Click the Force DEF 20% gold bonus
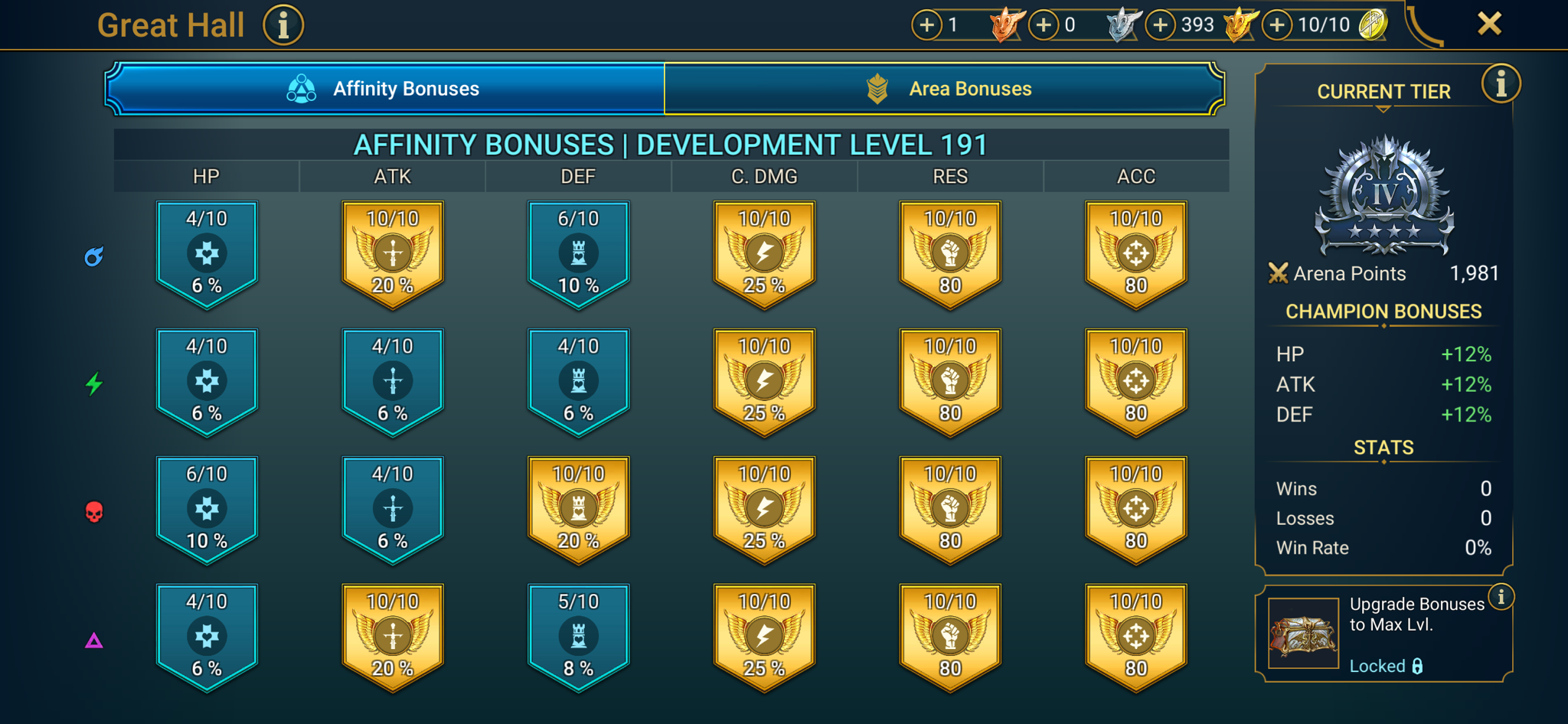 [578, 509]
